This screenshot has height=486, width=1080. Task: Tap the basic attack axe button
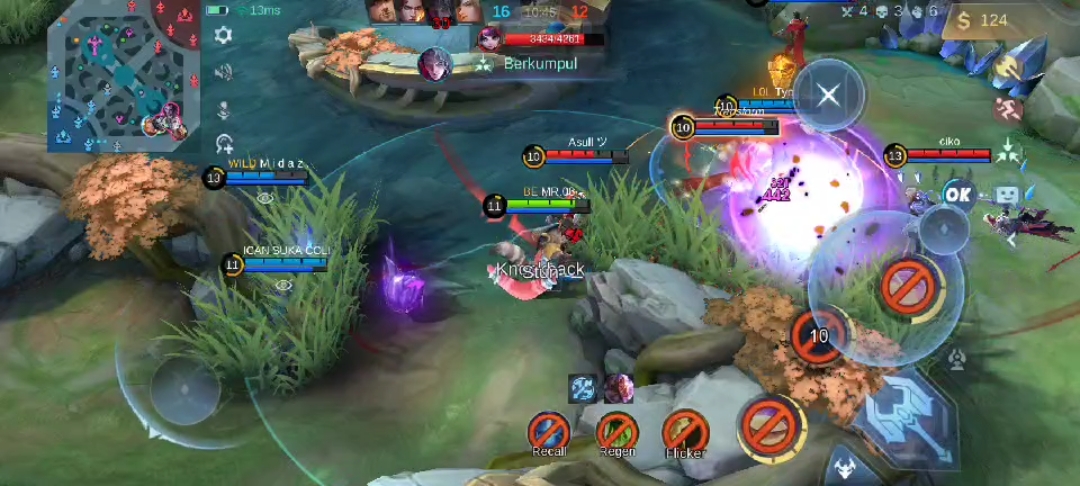coord(910,413)
